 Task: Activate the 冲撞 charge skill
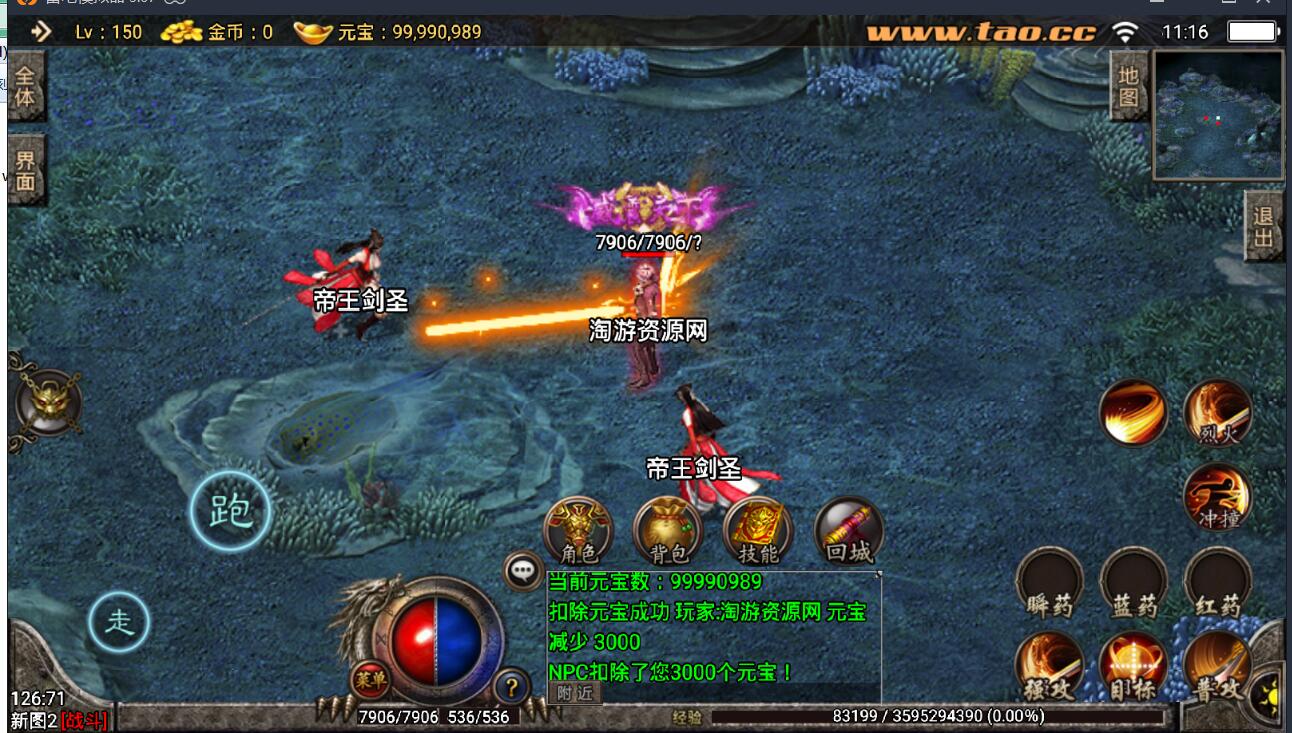[x=1218, y=497]
